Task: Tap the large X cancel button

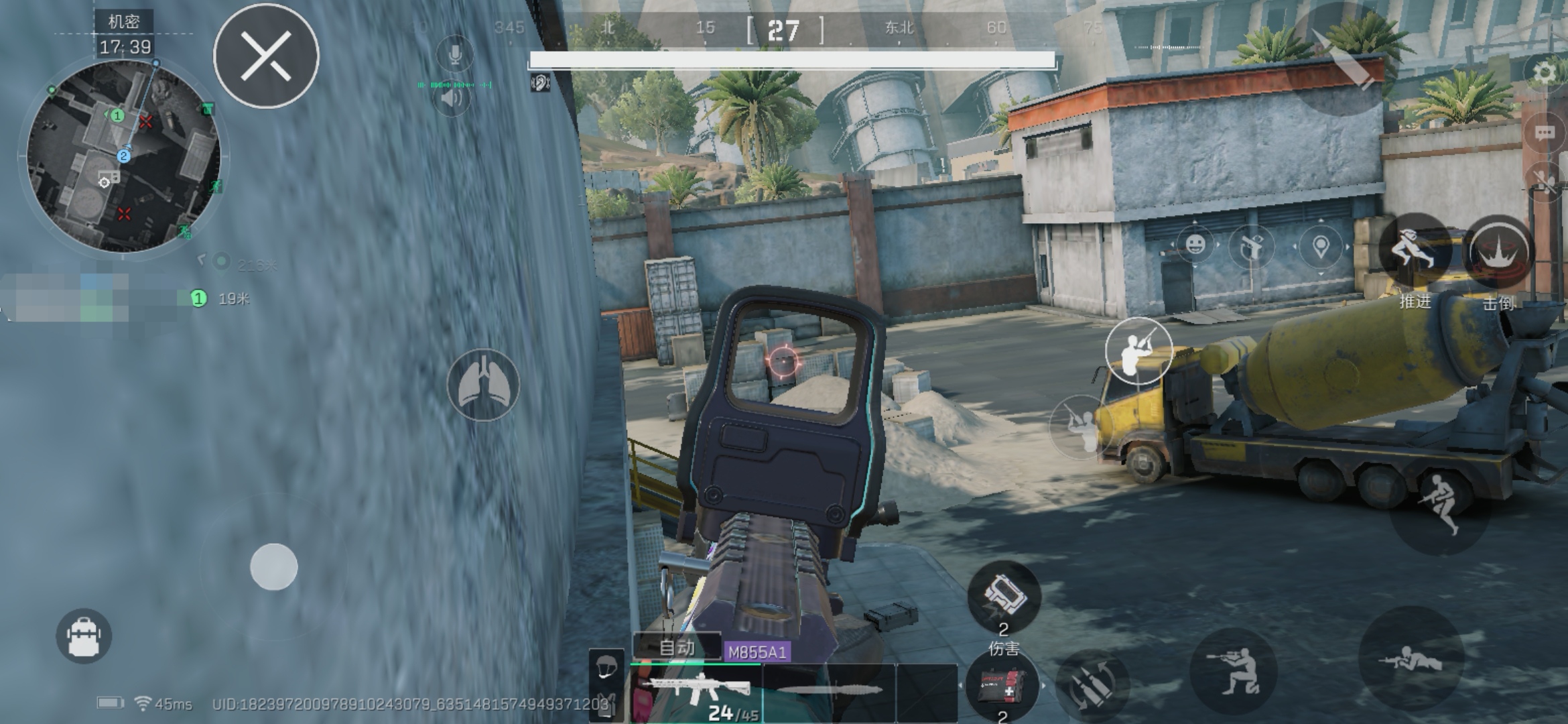Action: (x=266, y=56)
